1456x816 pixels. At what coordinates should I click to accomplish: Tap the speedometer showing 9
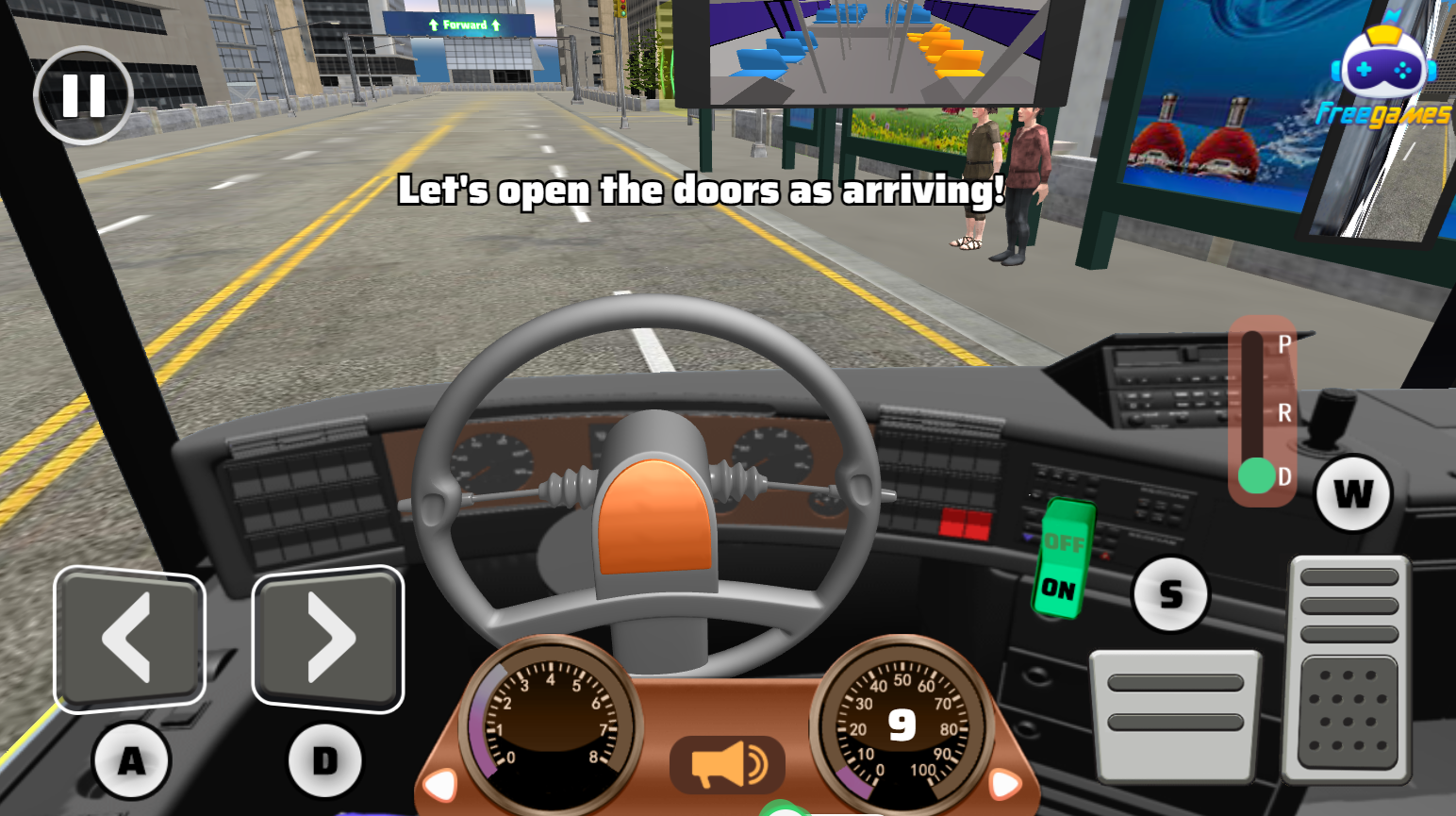[x=903, y=722]
